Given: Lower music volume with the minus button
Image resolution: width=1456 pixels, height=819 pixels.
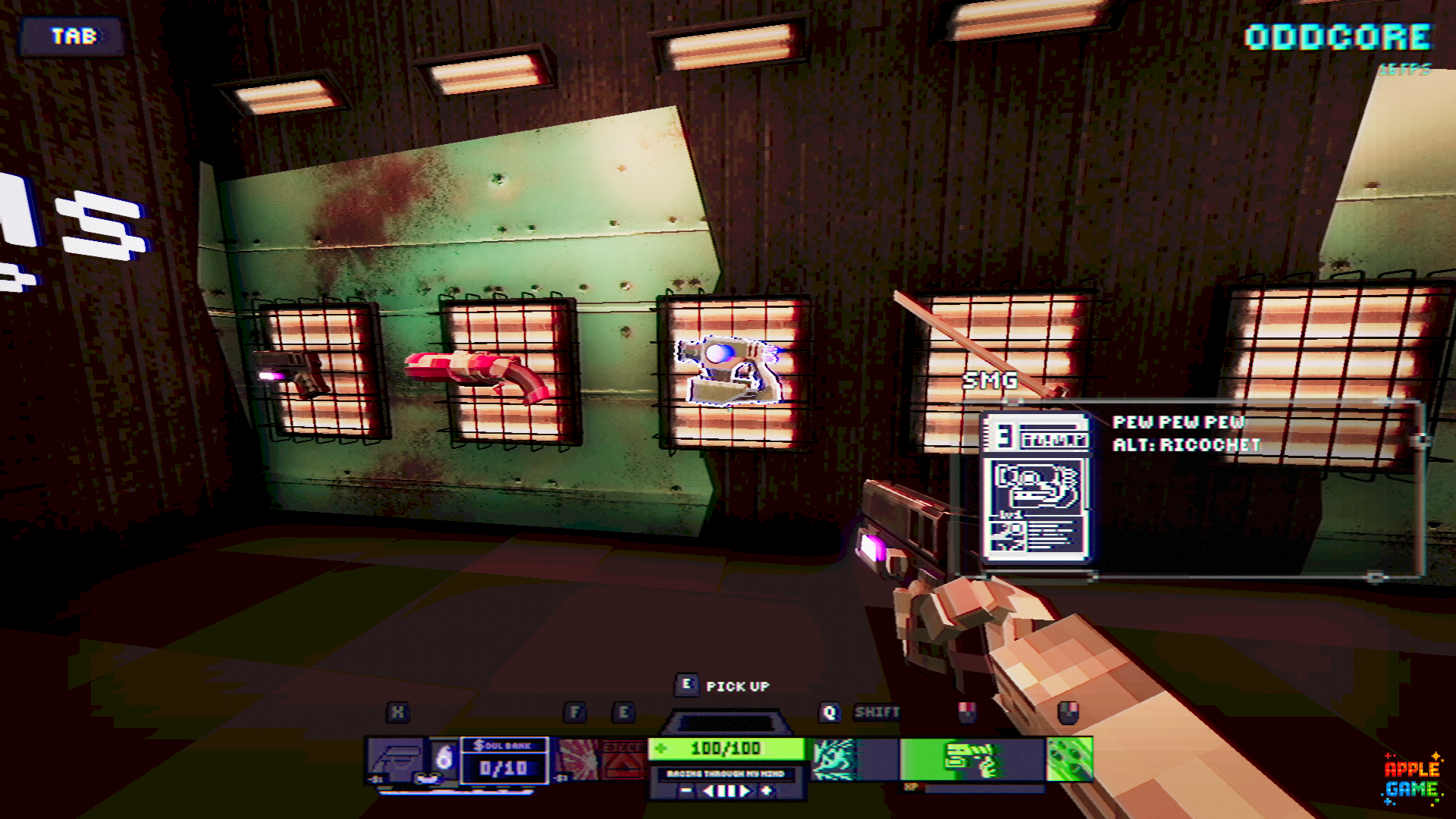Looking at the screenshot, I should point(686,791).
